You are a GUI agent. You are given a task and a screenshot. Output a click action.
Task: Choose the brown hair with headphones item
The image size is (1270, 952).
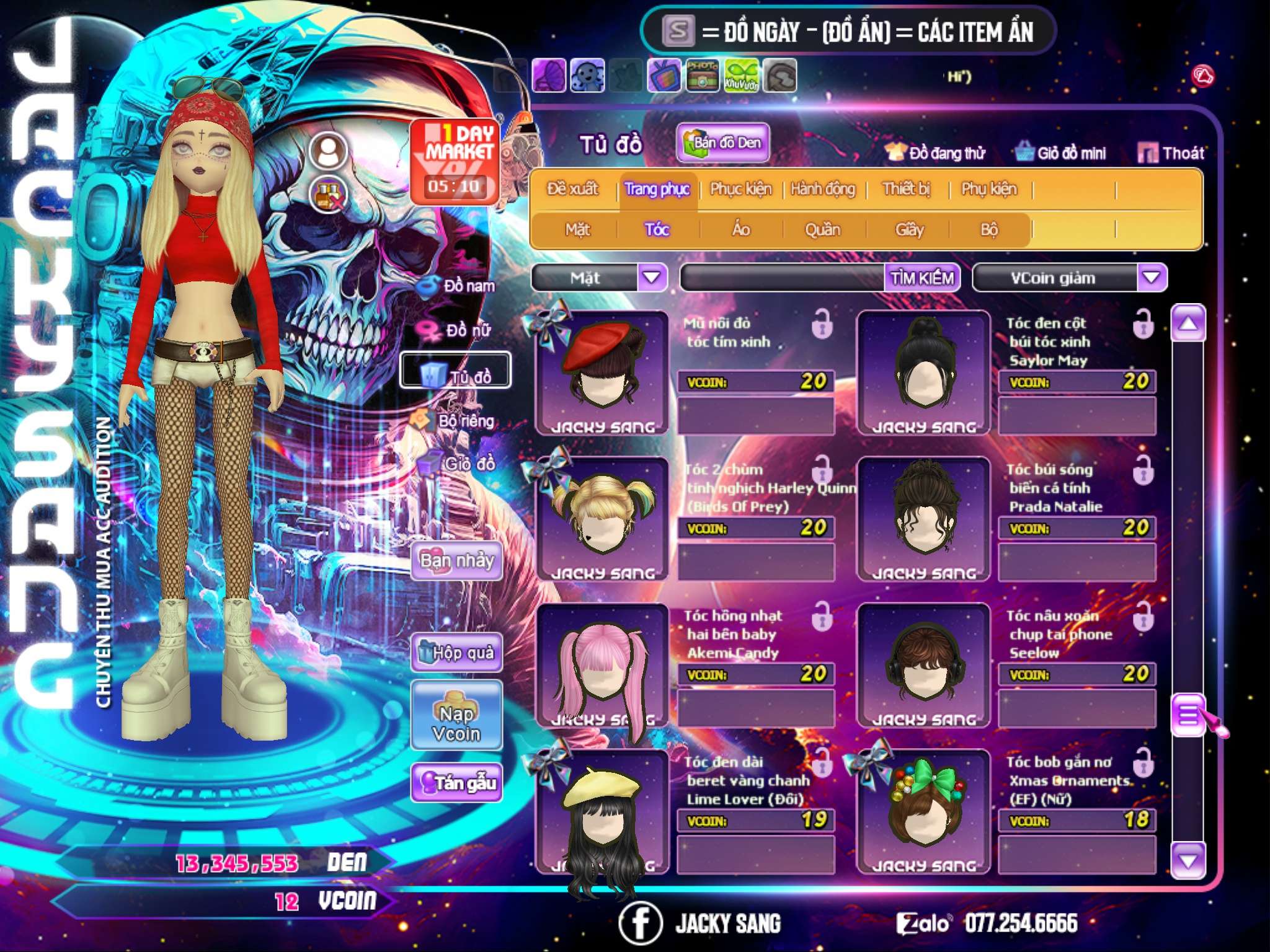tap(924, 664)
